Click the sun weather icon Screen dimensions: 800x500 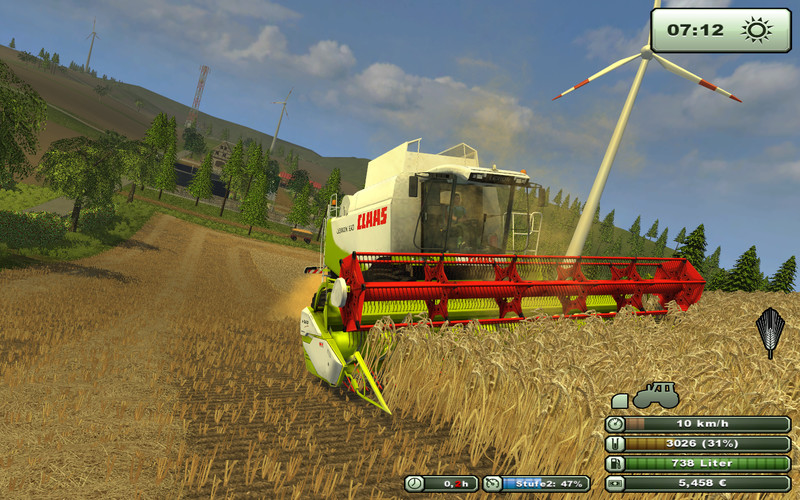pos(757,30)
